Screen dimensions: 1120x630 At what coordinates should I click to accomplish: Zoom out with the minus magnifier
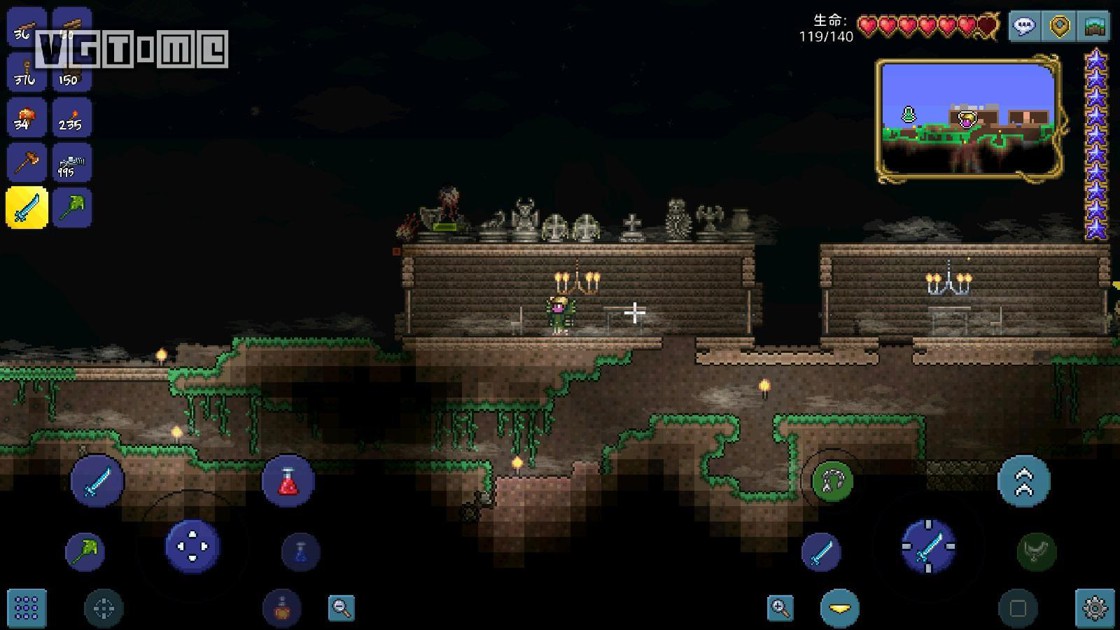(341, 607)
